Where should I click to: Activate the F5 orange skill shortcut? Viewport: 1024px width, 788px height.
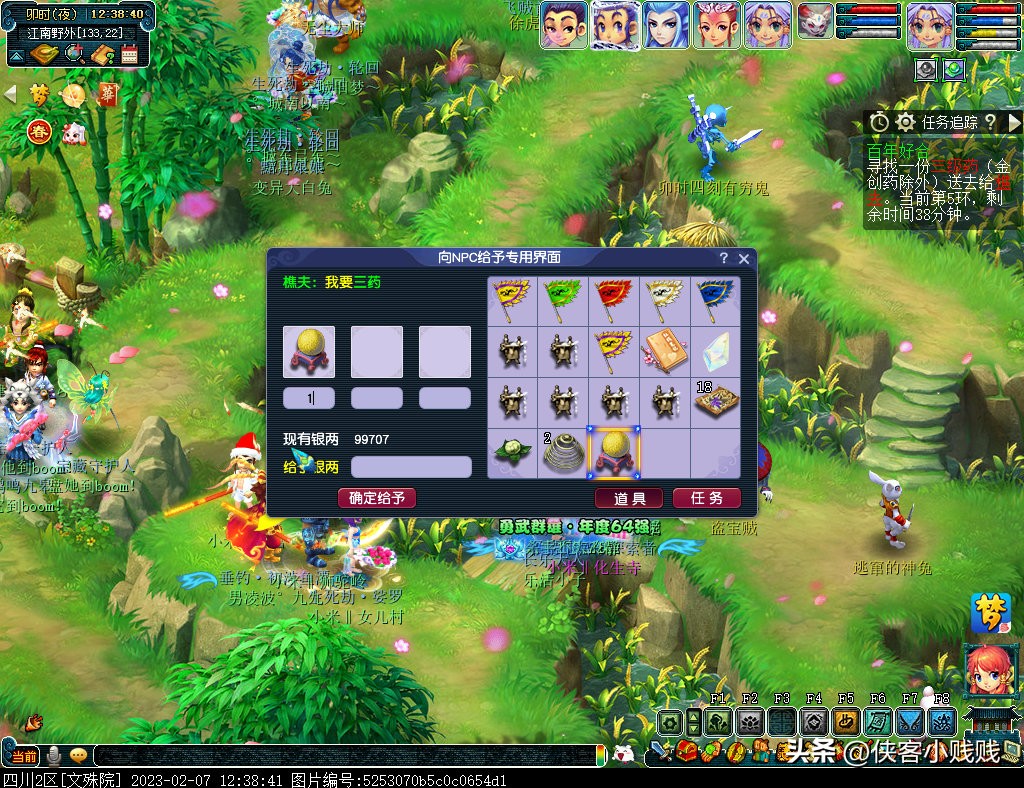point(846,721)
